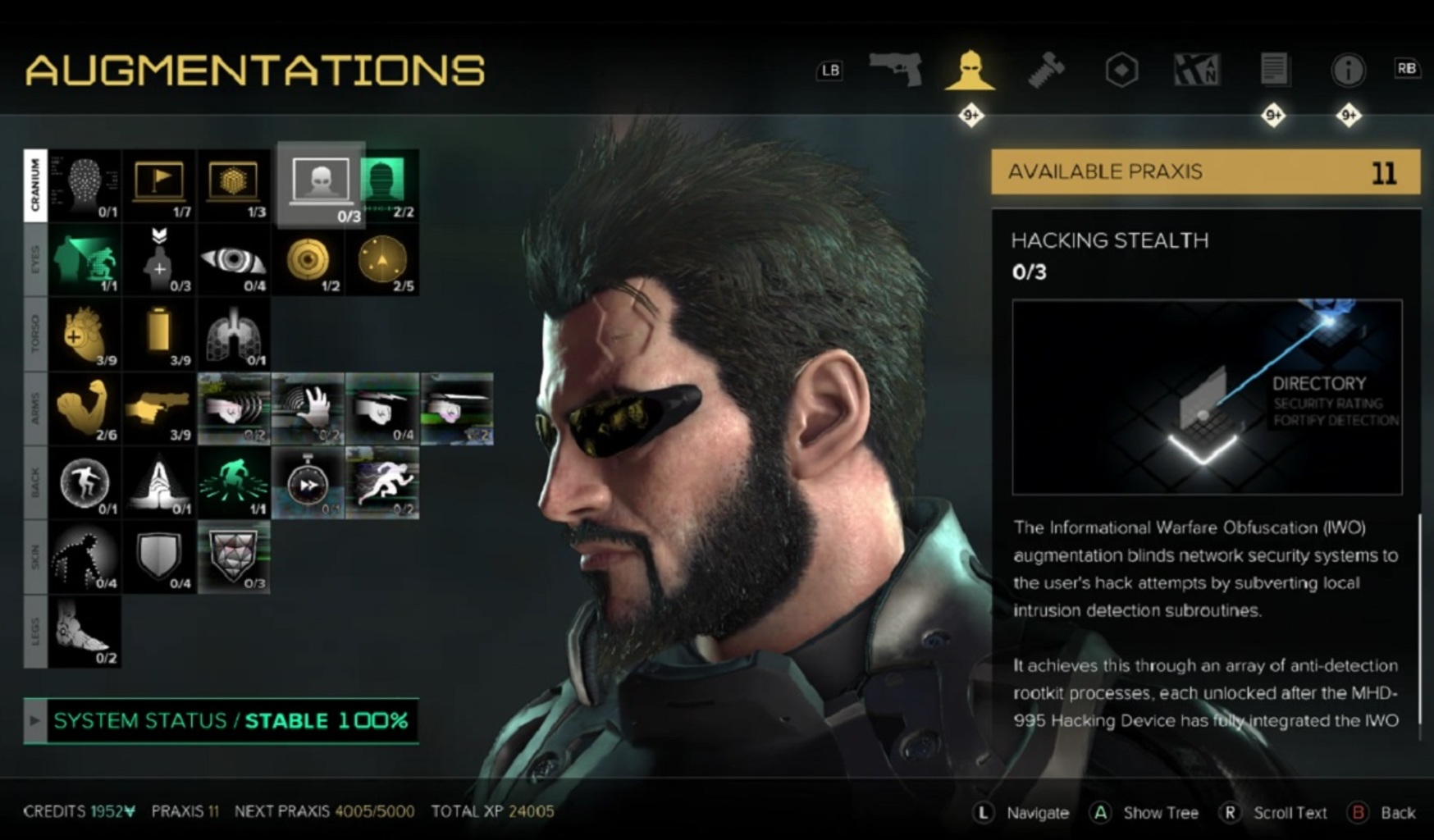Viewport: 1434px width, 840px height.
Task: Choose the heart with plus augmentation
Action: pyautogui.click(x=84, y=335)
